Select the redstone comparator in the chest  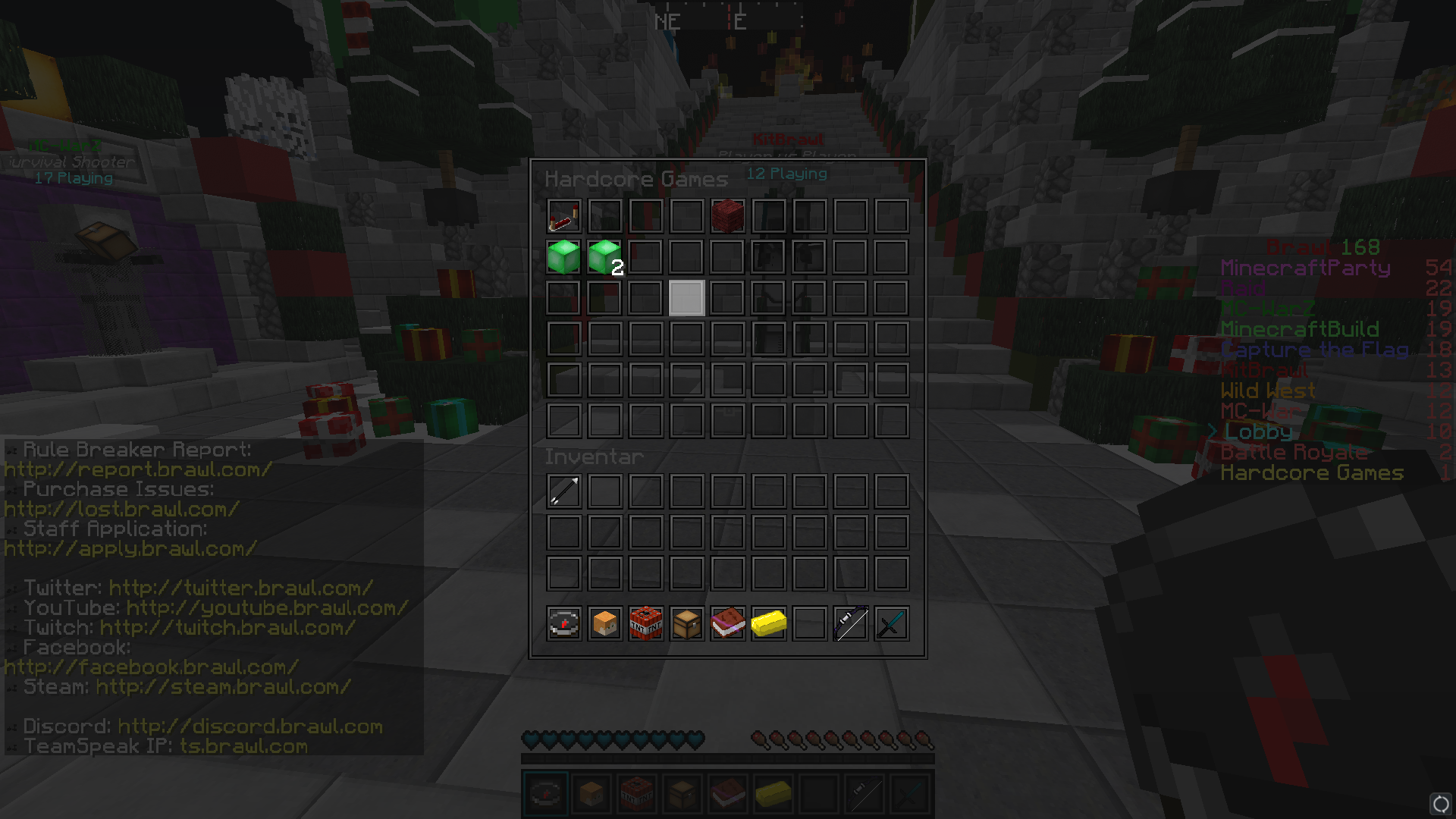tap(563, 216)
